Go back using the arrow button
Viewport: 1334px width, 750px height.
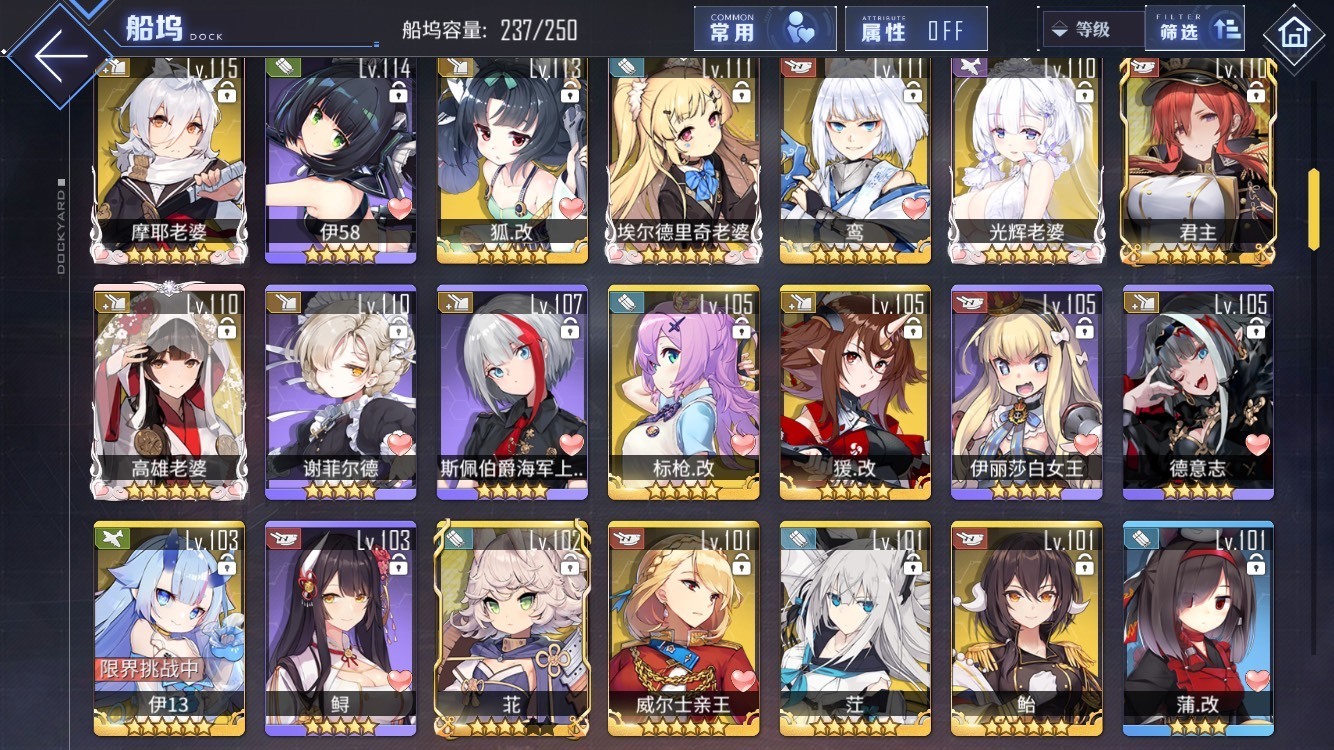tap(60, 55)
